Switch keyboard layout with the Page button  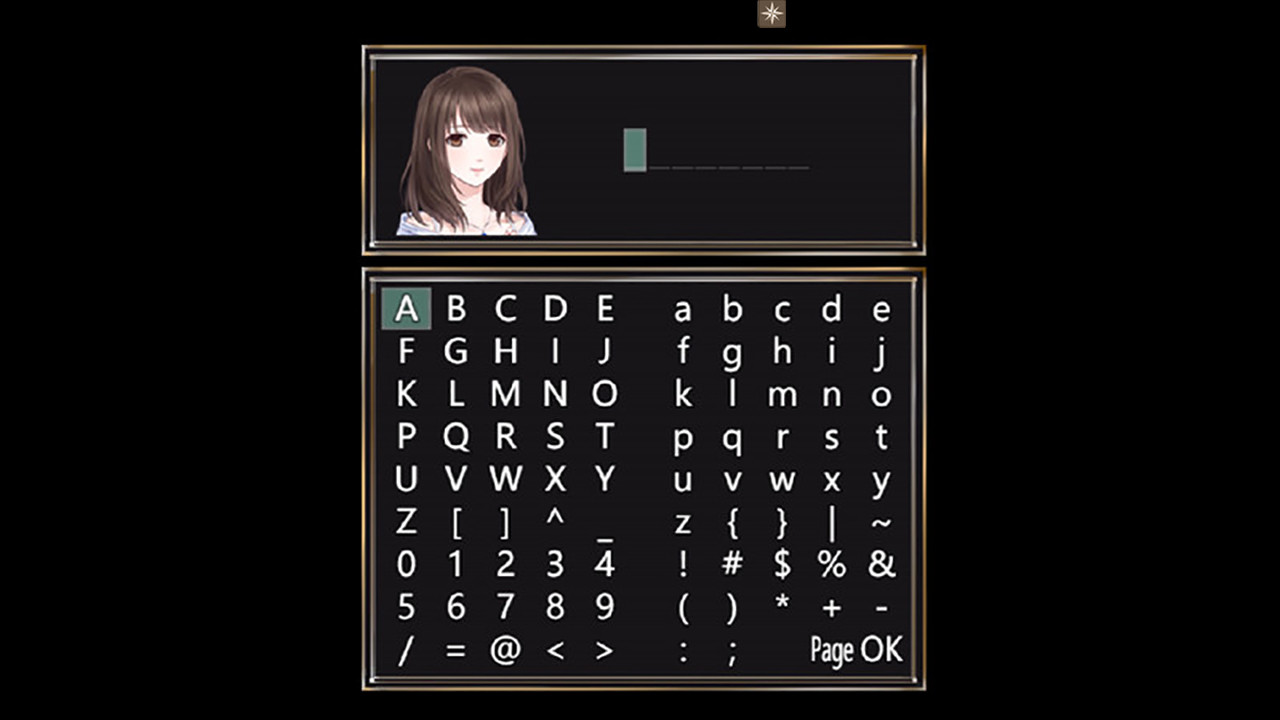[832, 650]
